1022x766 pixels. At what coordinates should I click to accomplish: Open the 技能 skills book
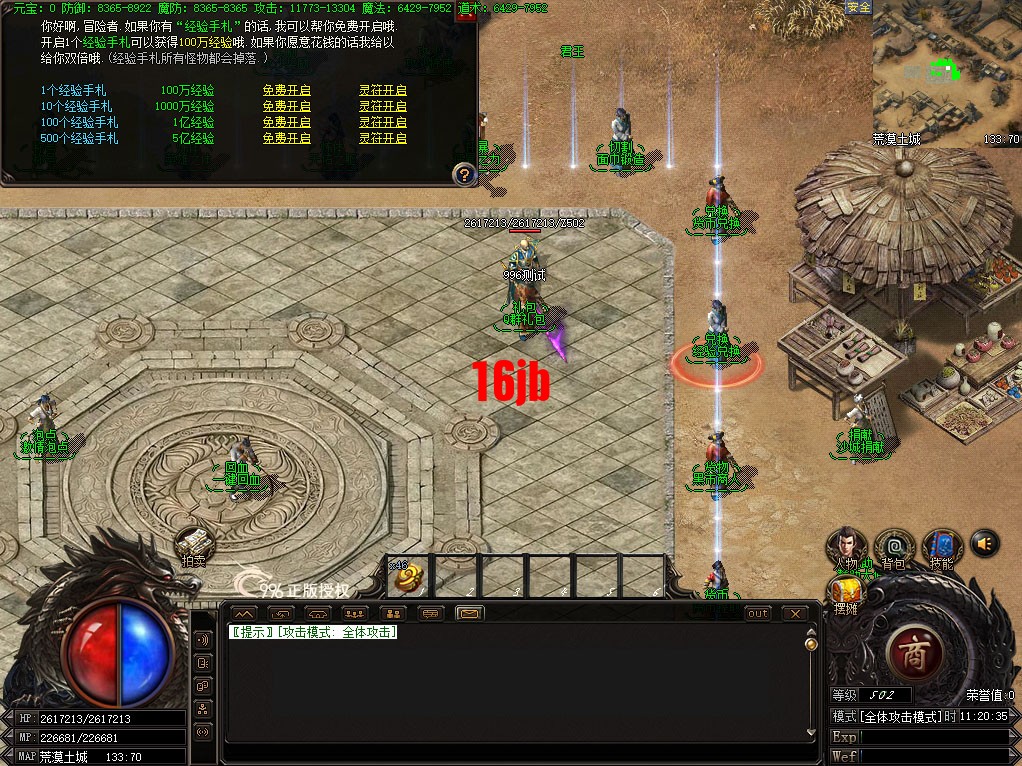[941, 546]
